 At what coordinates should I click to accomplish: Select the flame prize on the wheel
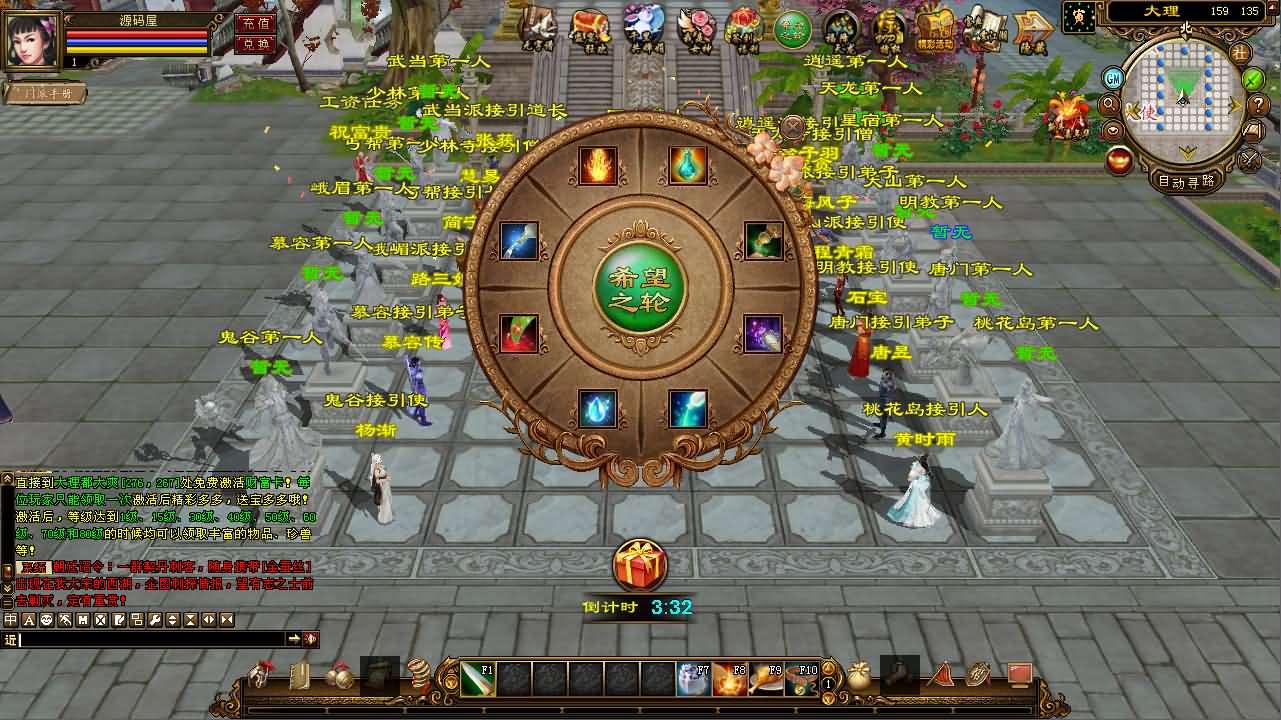(598, 165)
